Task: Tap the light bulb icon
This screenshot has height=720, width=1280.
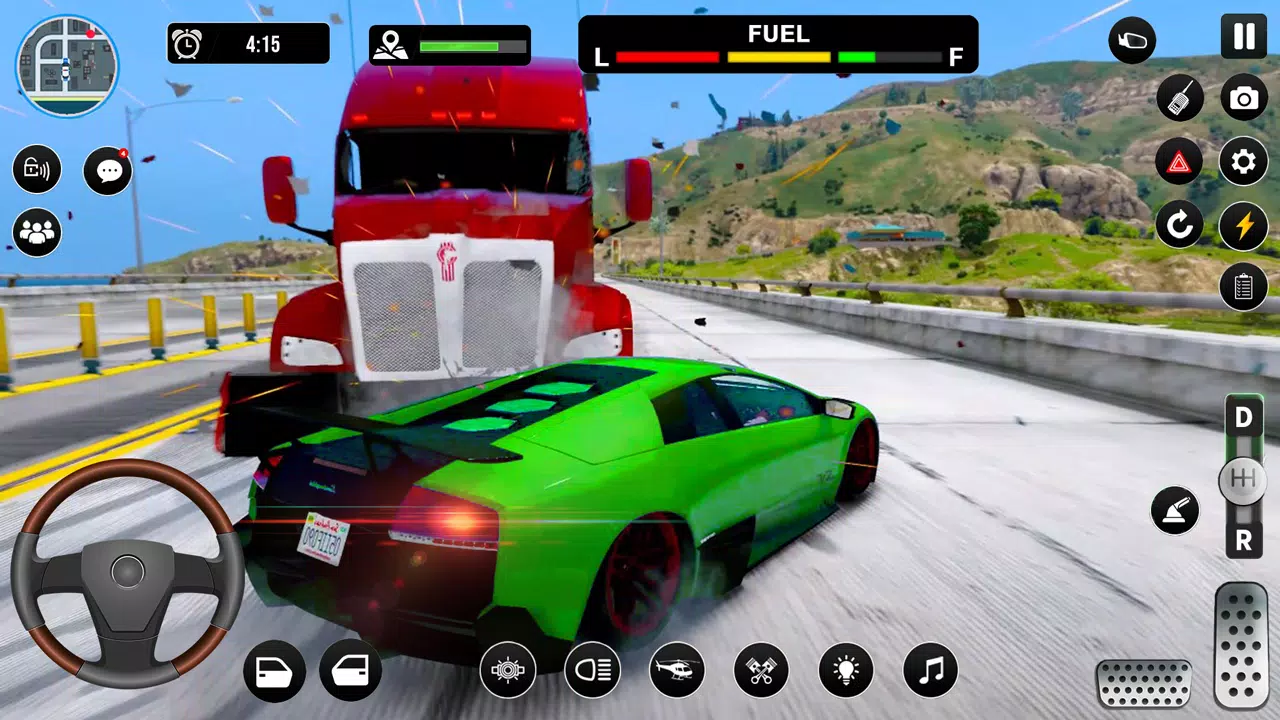Action: pos(846,670)
